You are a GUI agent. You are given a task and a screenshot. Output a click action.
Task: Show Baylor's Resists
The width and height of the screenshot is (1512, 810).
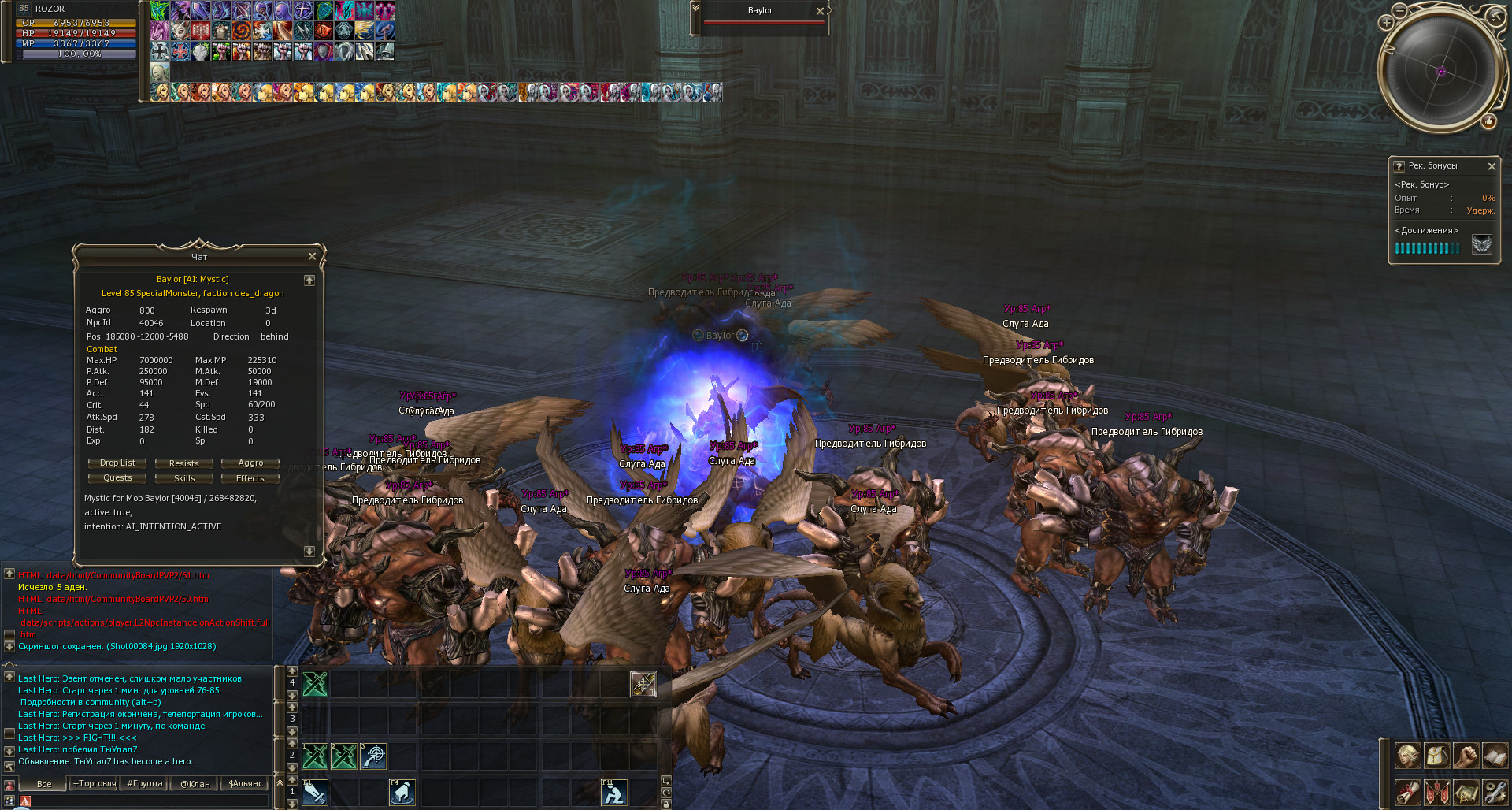(x=183, y=463)
